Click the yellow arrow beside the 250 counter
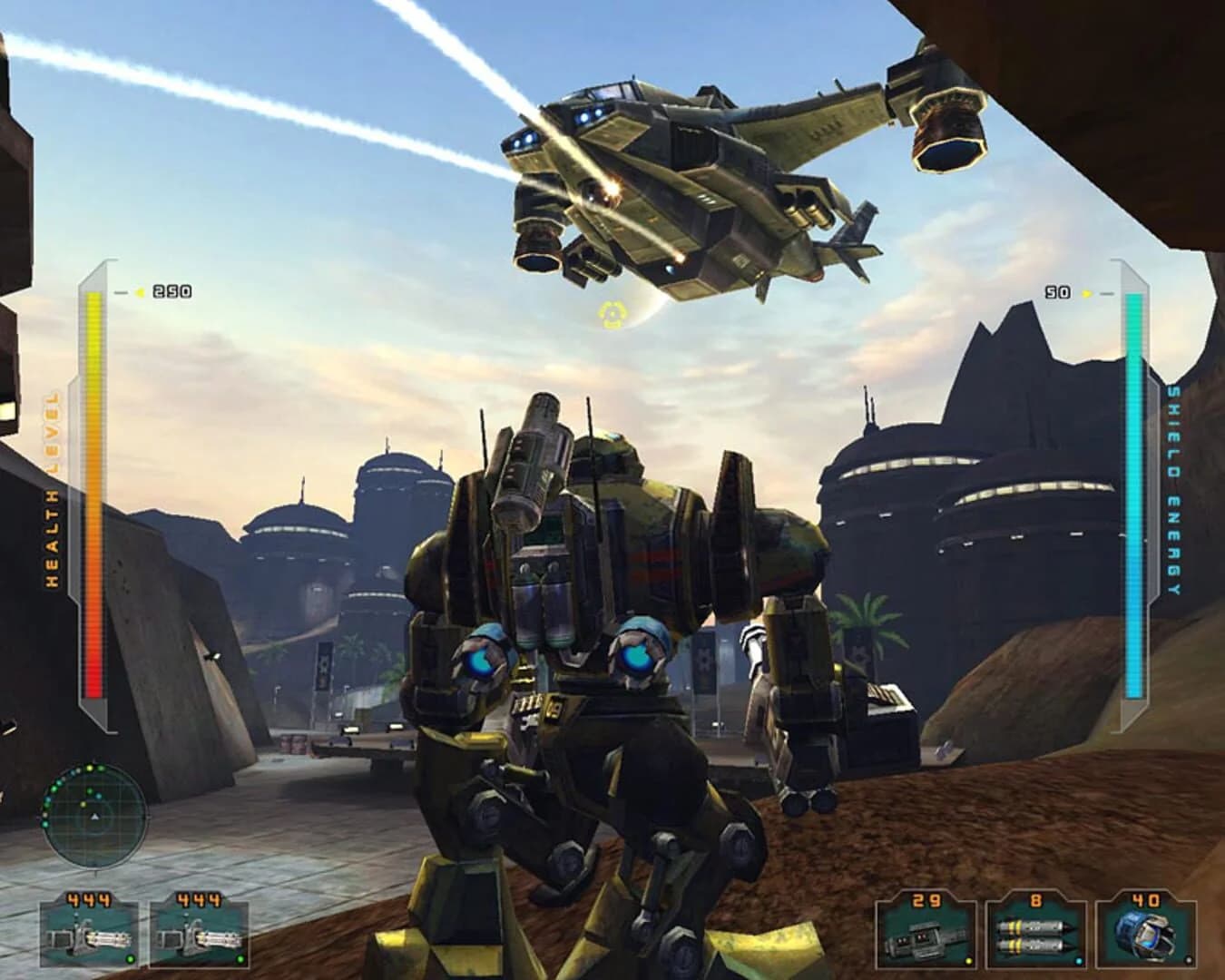 click(138, 292)
